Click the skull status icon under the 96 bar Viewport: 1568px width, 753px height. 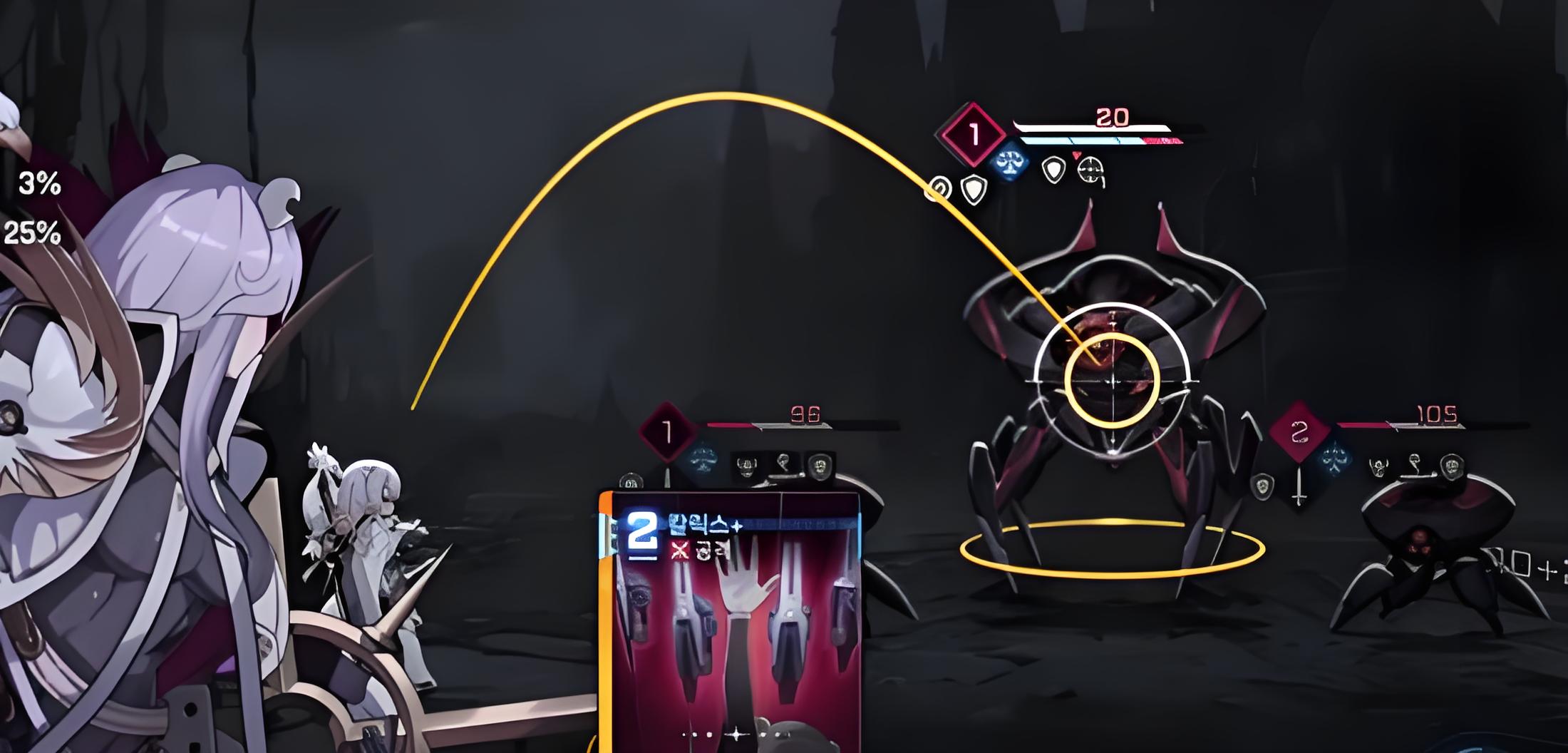pos(746,466)
